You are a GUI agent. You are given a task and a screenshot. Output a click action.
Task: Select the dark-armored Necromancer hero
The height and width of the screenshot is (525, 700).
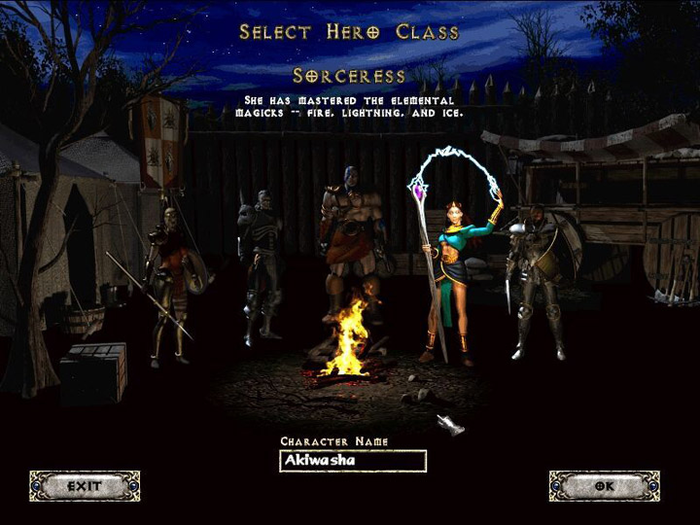[260, 262]
